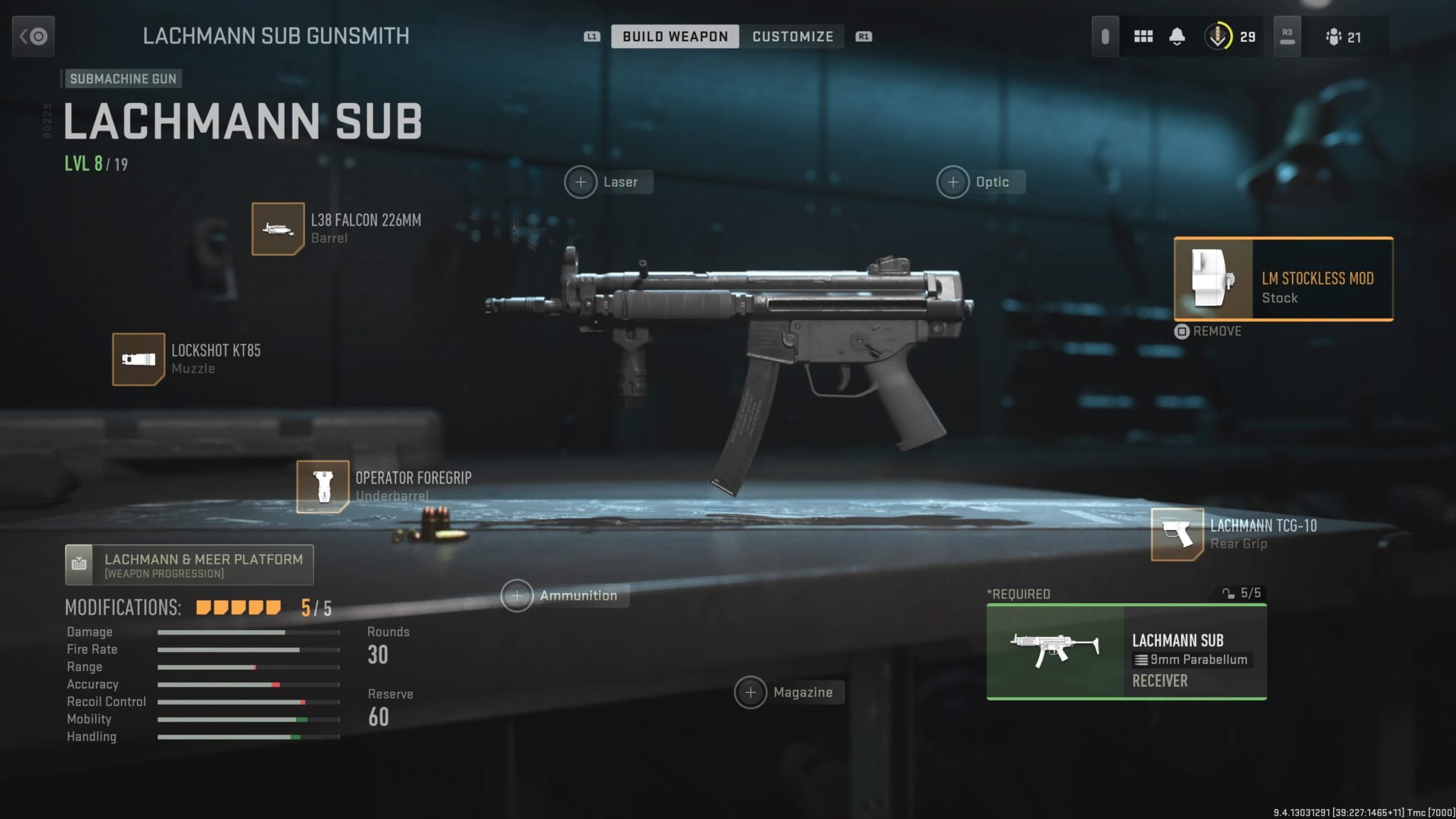
Task: Open the notifications bell
Action: click(1177, 36)
